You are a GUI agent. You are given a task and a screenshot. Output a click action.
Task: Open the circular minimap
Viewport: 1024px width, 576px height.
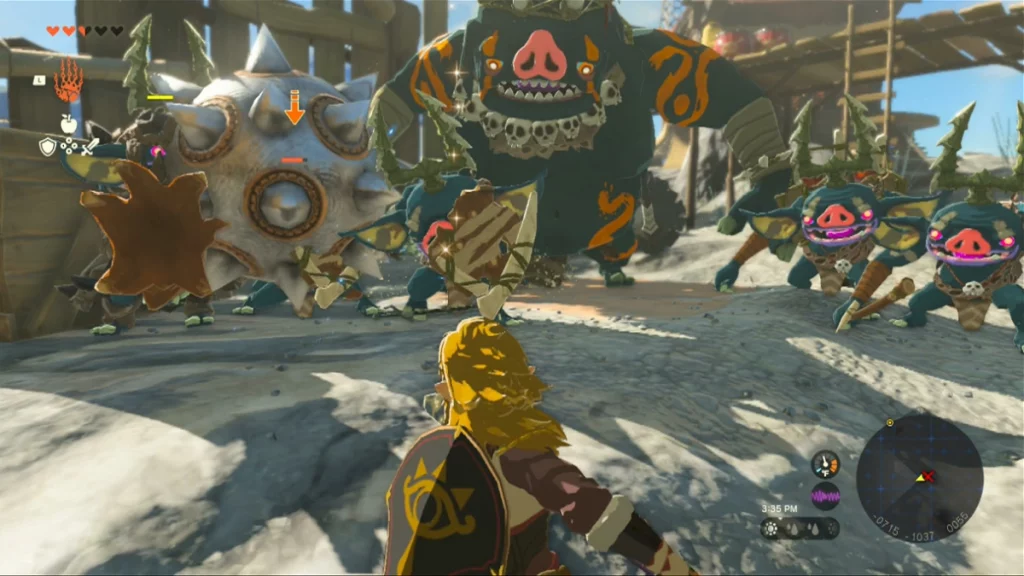(x=919, y=477)
